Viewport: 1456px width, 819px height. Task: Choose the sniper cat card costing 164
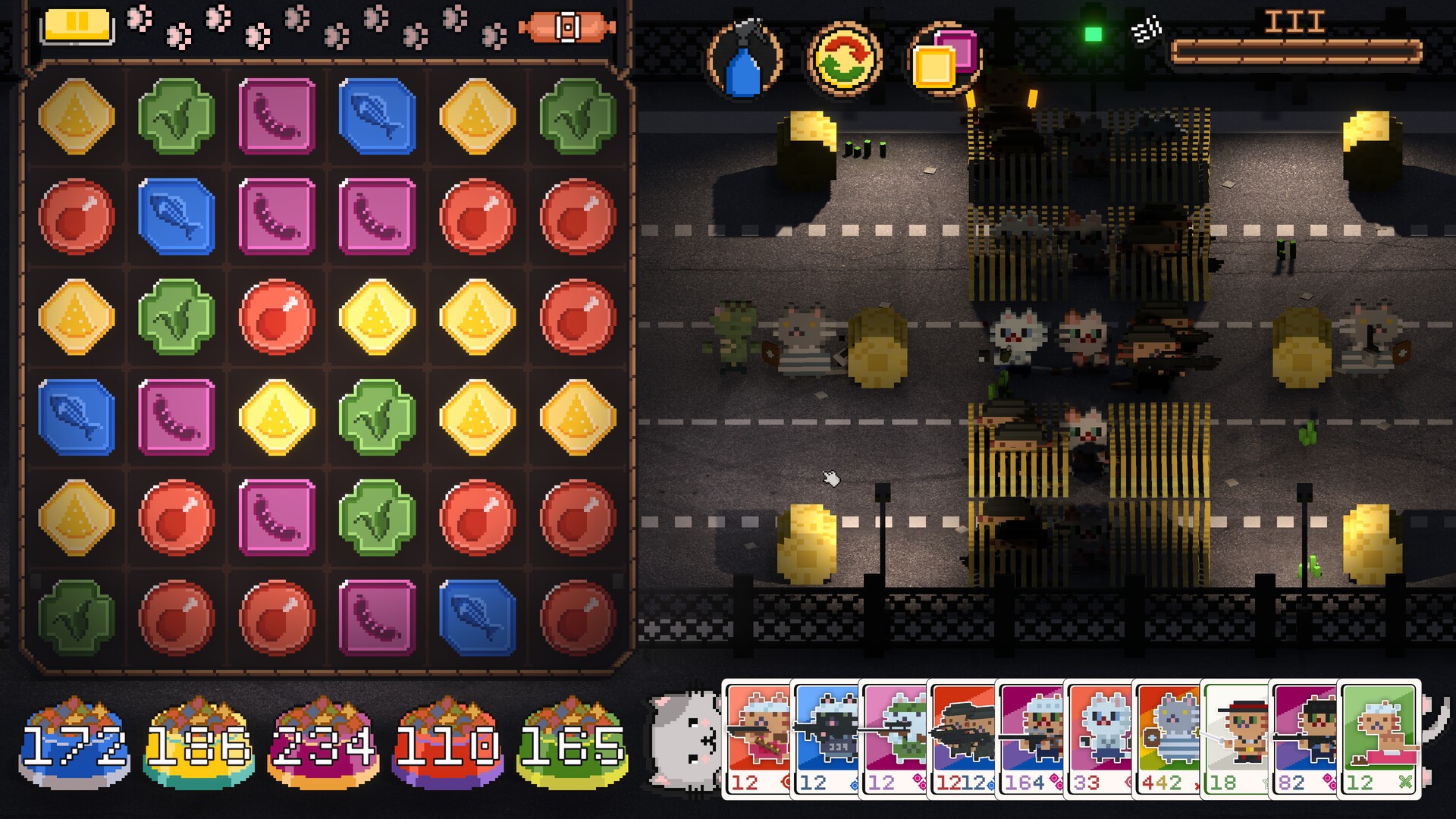(1030, 736)
